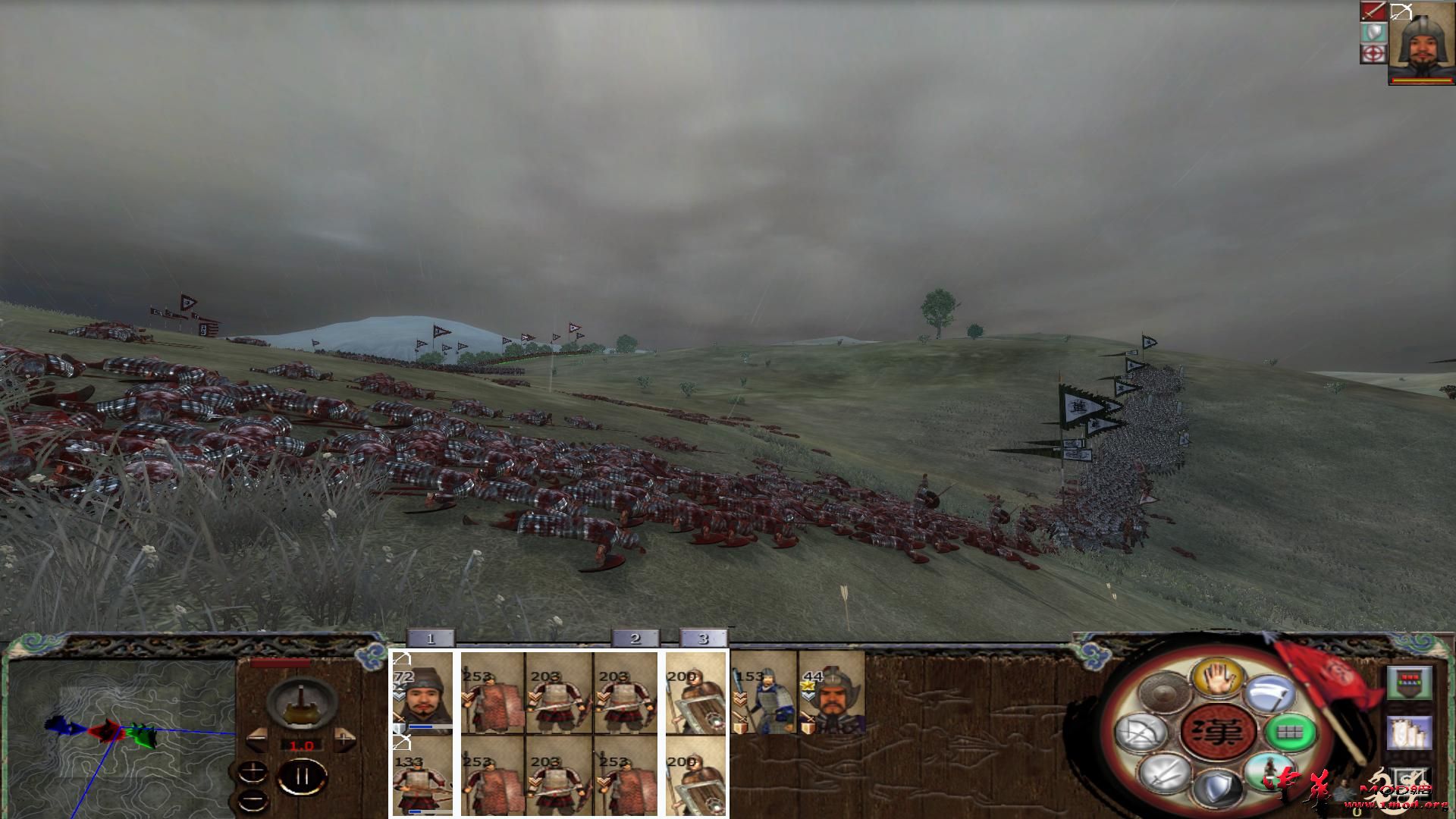Click the red 1.0 speed indicator

point(302,745)
